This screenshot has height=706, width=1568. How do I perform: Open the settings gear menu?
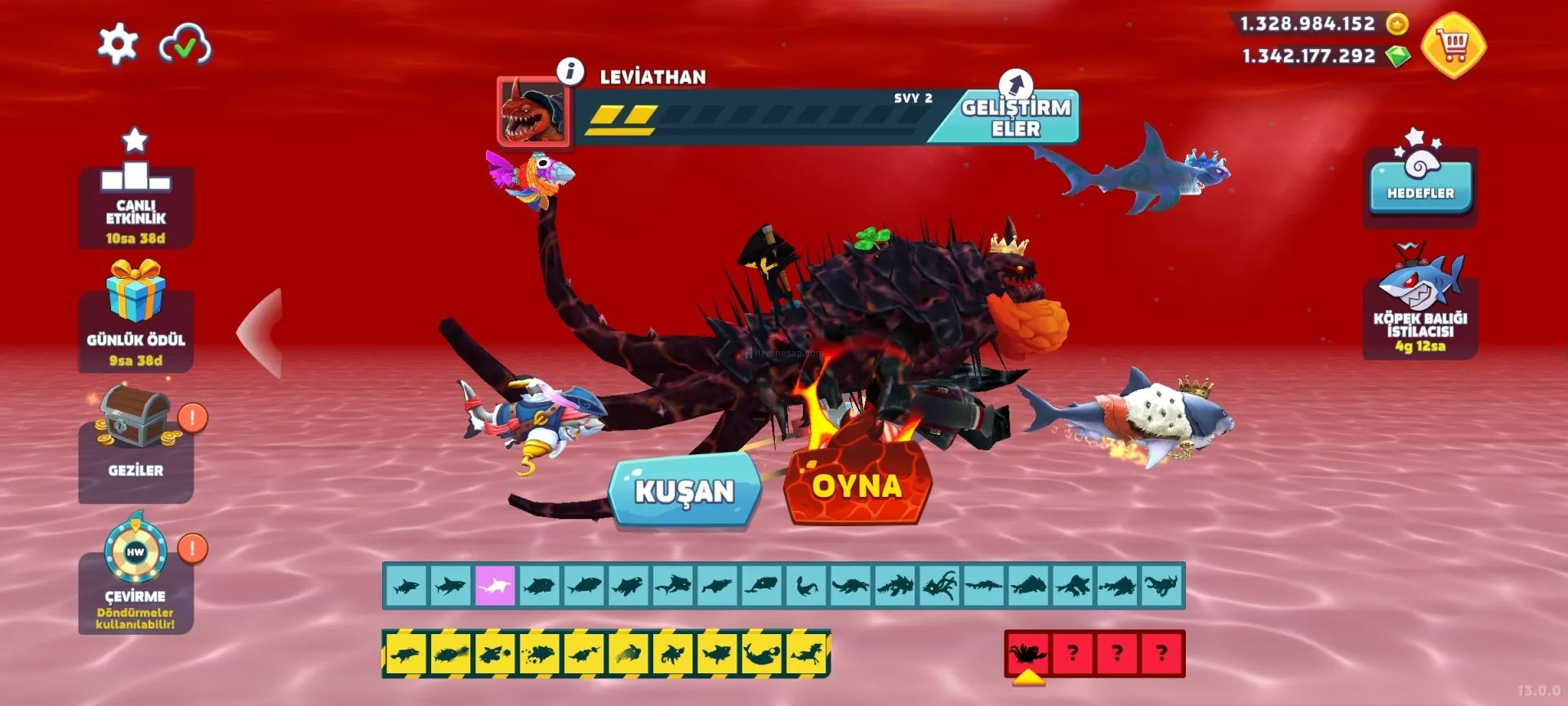tap(118, 44)
